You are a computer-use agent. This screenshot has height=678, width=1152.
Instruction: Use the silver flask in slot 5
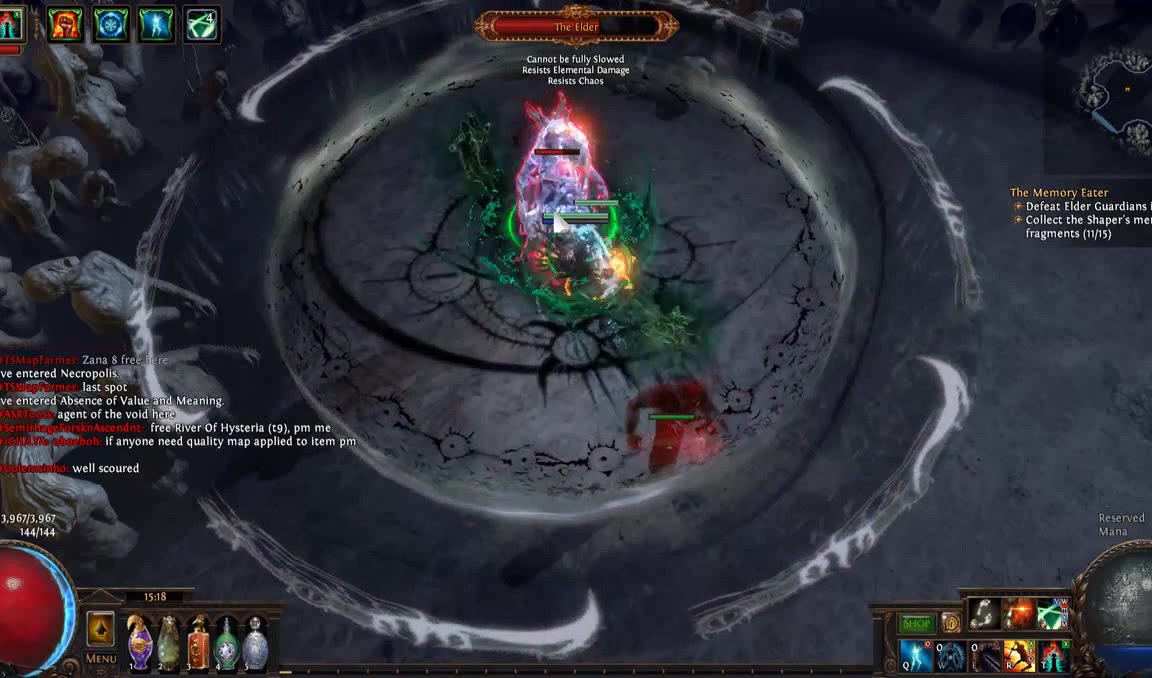255,641
